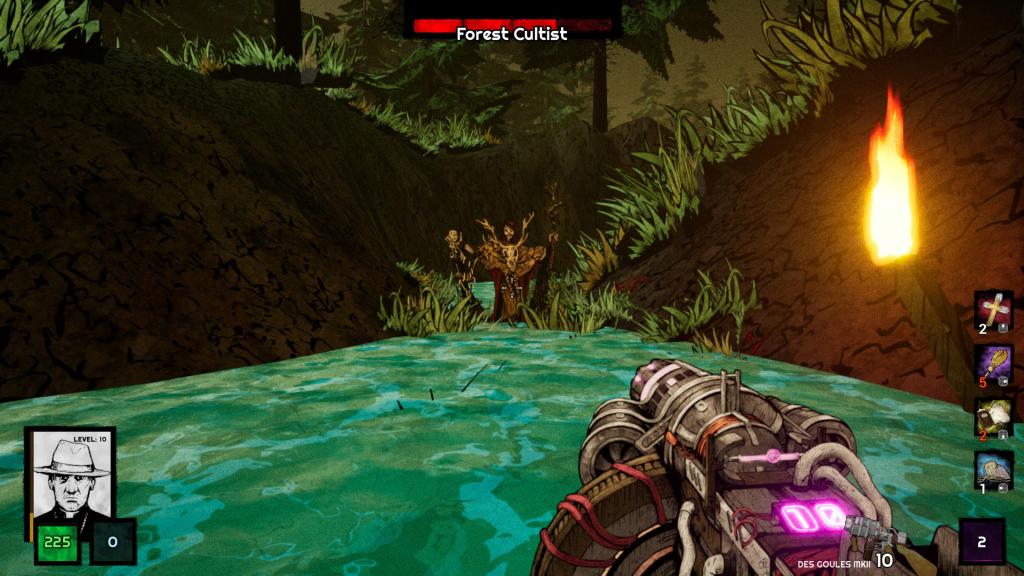Activate the book and cloud item

point(994,417)
